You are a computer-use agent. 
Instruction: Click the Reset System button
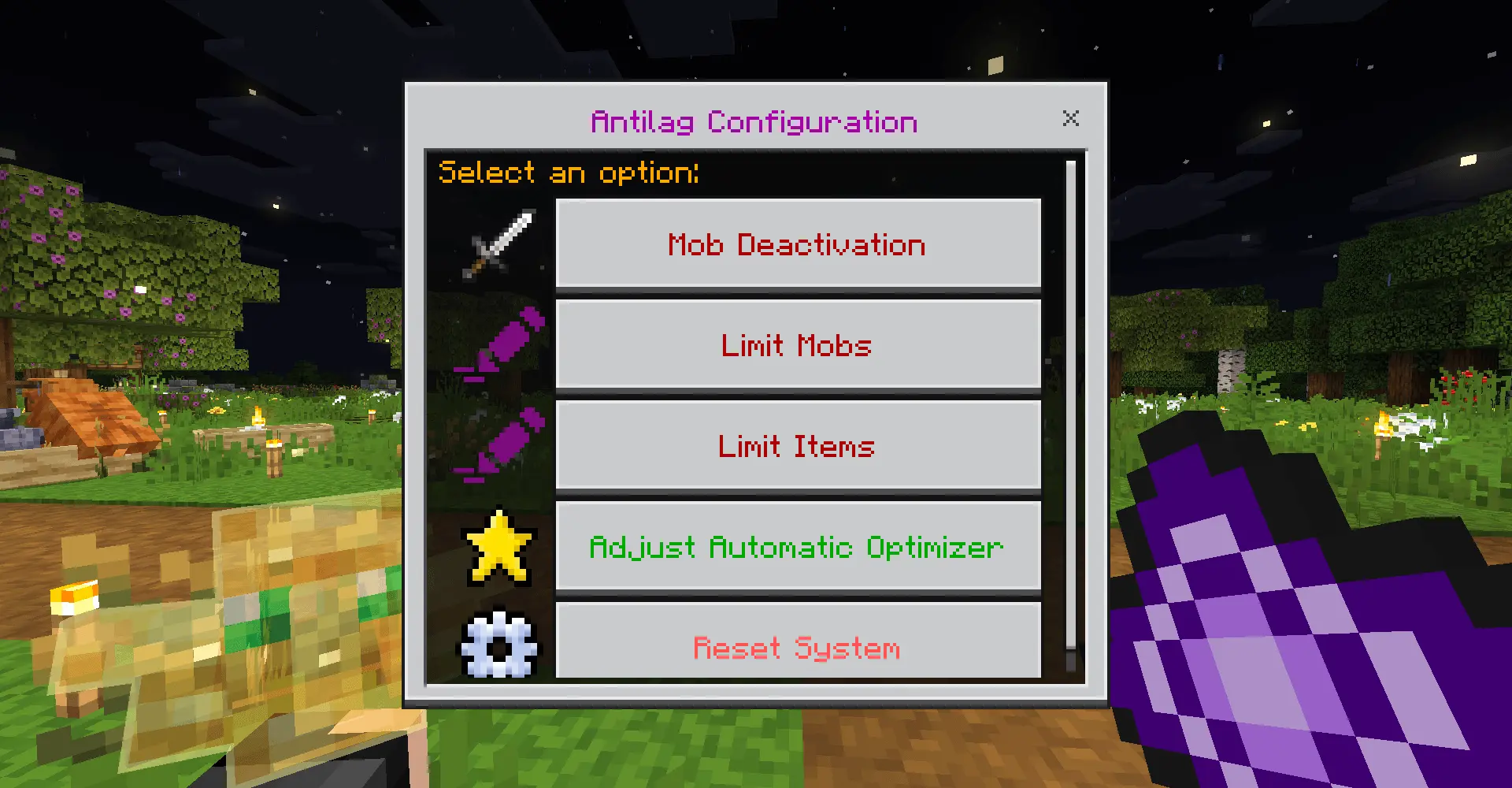pos(798,643)
